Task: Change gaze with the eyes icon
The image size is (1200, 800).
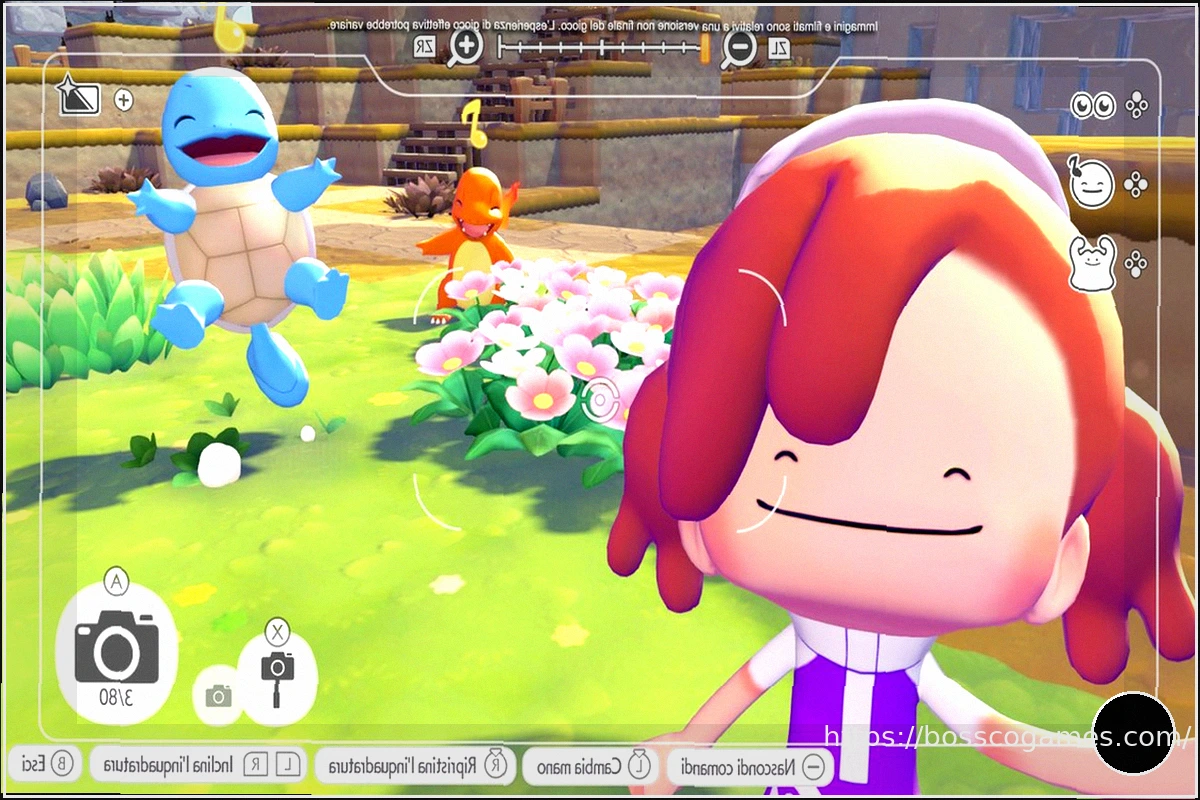Action: coord(1093,105)
